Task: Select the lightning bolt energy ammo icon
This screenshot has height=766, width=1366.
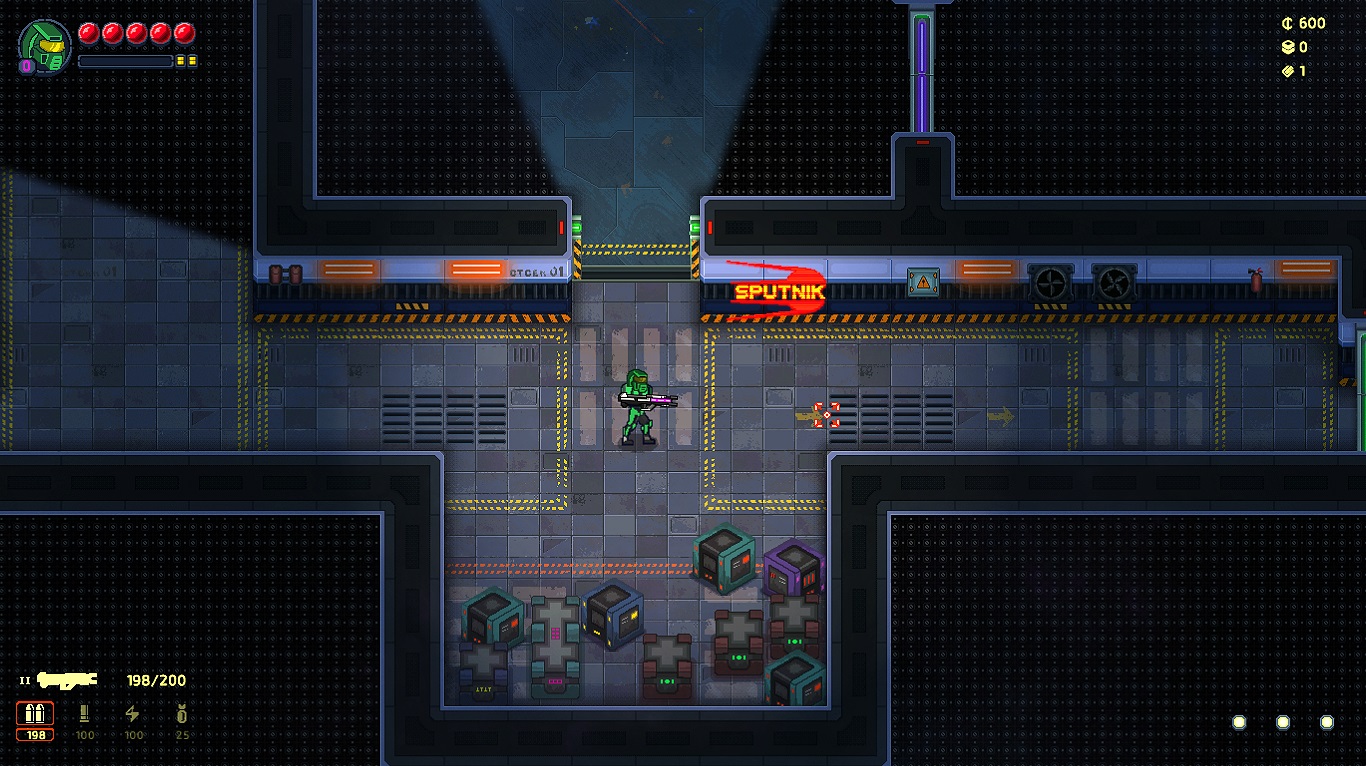Action: [132, 714]
